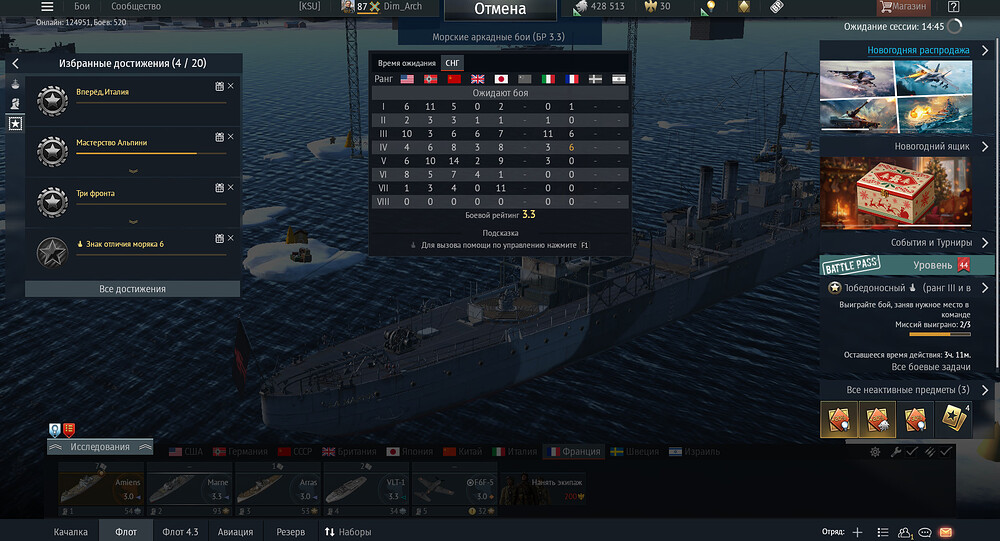1000x541 pixels.
Task: Open the Бои menu
Action: 82,7
